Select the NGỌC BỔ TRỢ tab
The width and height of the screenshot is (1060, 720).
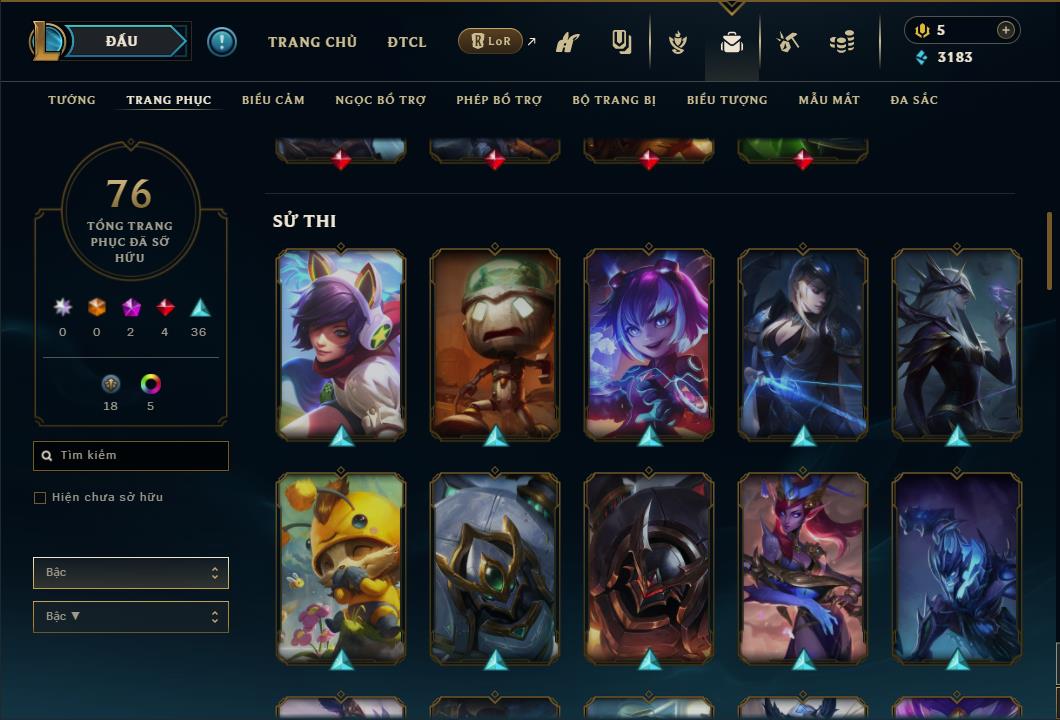click(x=380, y=100)
